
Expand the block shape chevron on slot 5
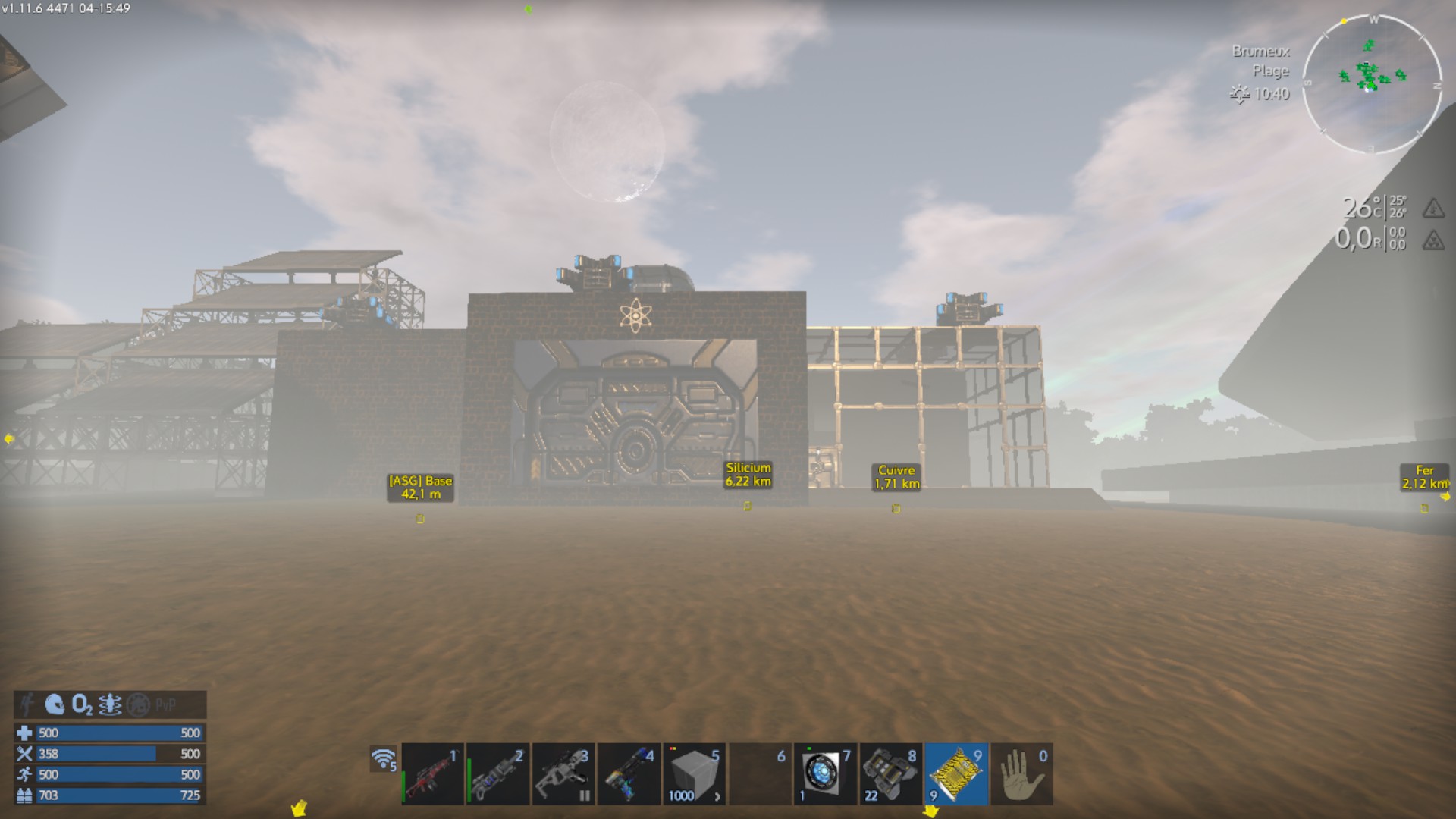pos(717,795)
